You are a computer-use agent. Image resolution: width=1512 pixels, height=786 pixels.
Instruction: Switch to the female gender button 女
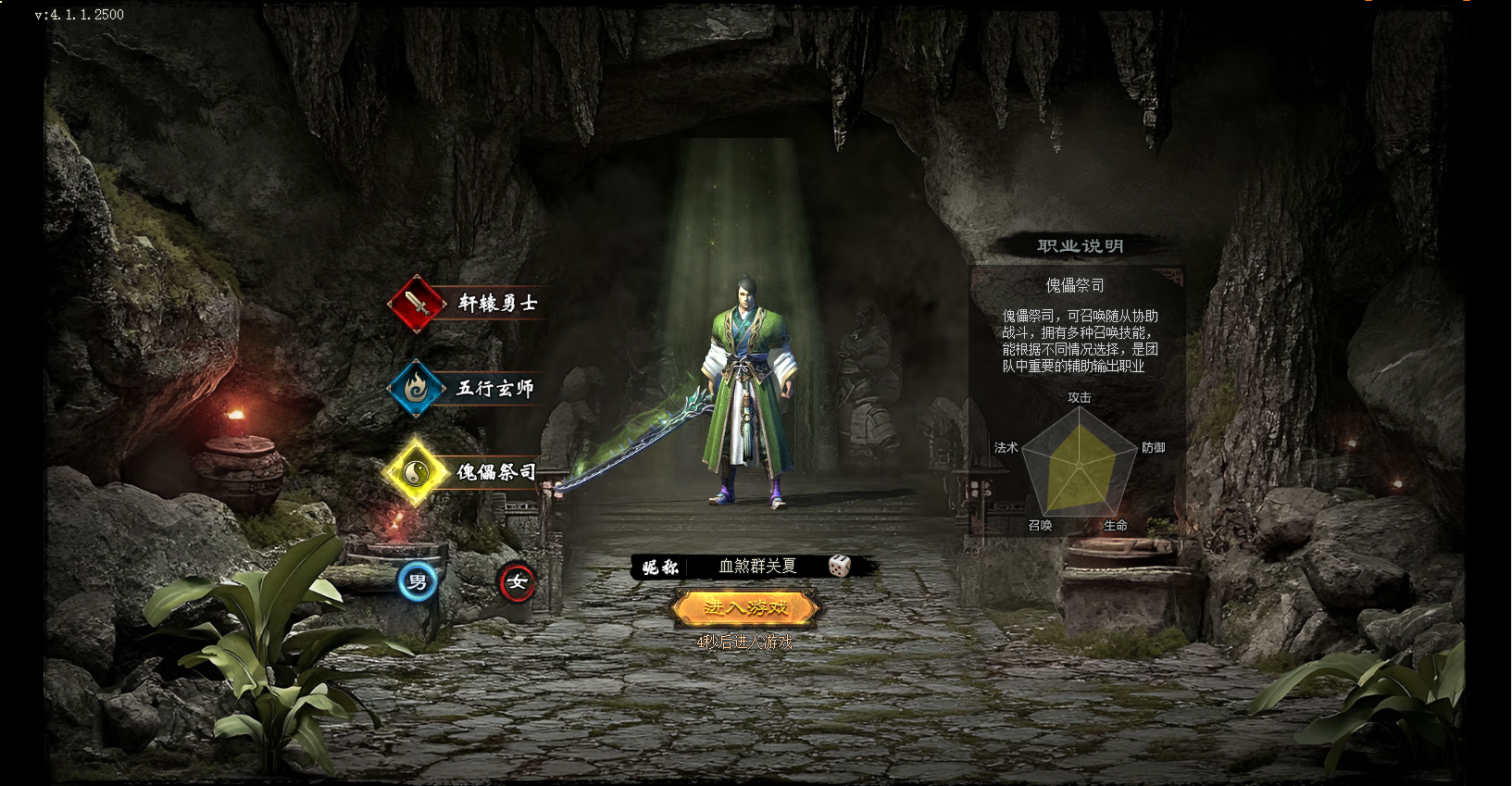(517, 582)
